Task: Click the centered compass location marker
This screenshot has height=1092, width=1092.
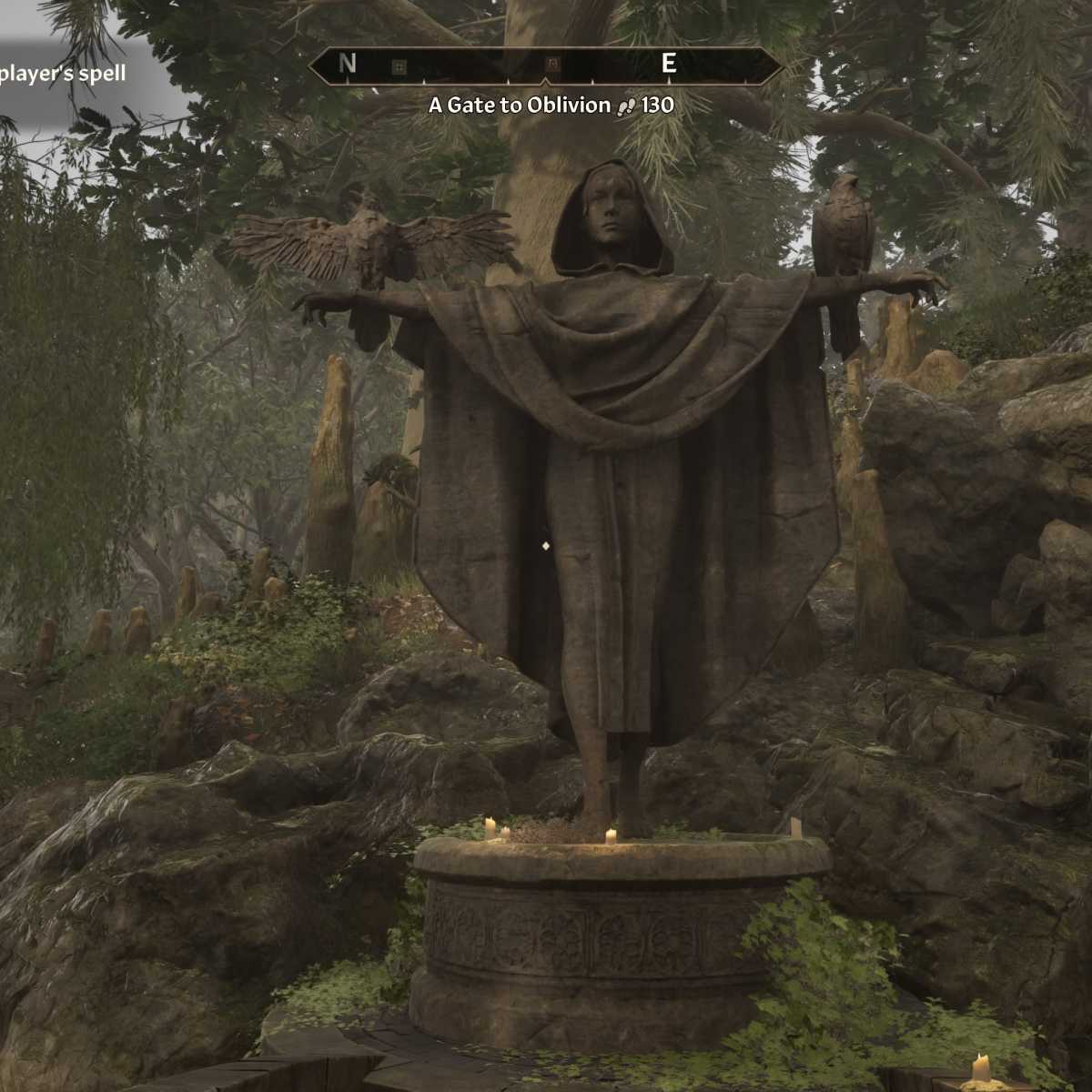Action: tap(551, 64)
